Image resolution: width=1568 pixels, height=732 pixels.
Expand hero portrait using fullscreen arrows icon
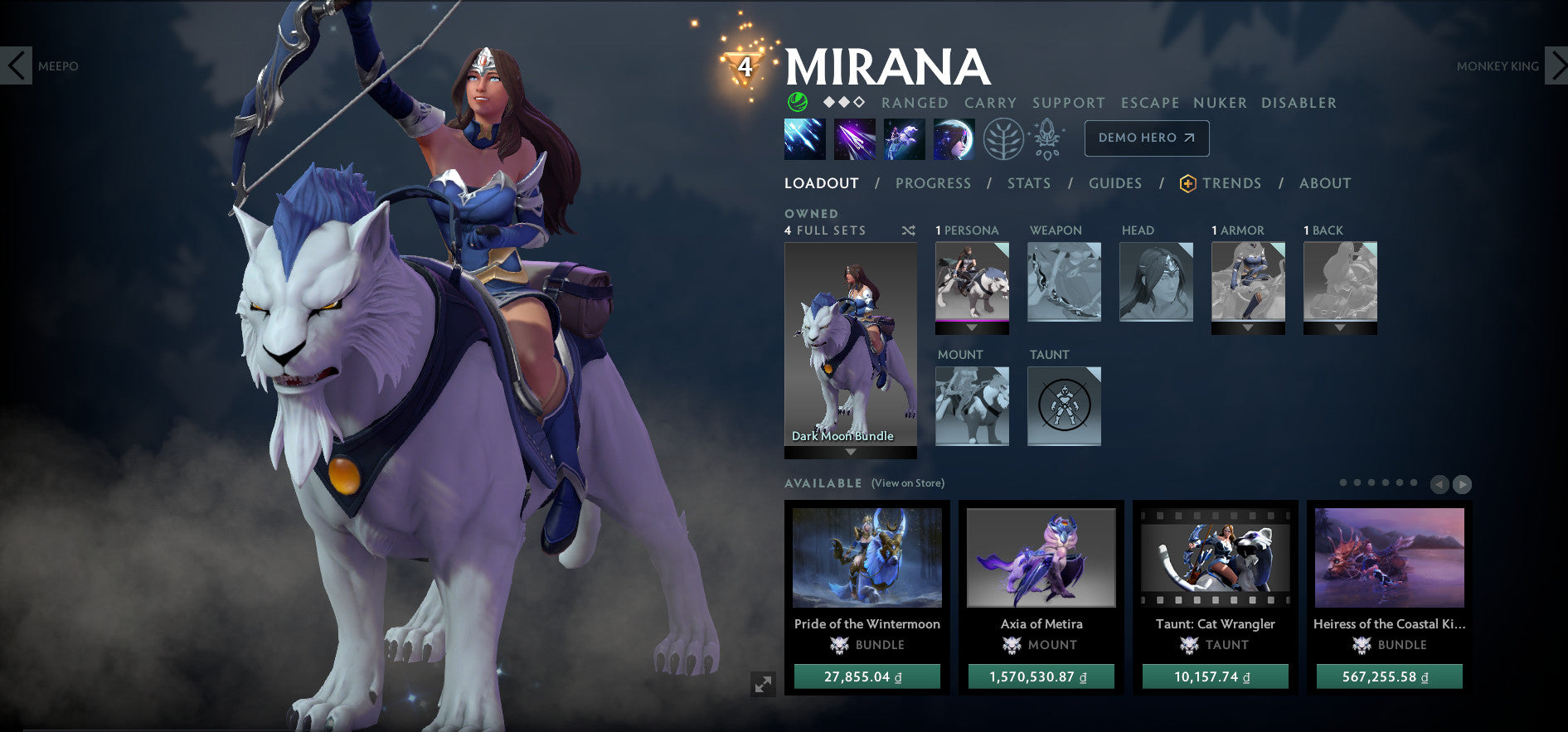click(x=762, y=685)
